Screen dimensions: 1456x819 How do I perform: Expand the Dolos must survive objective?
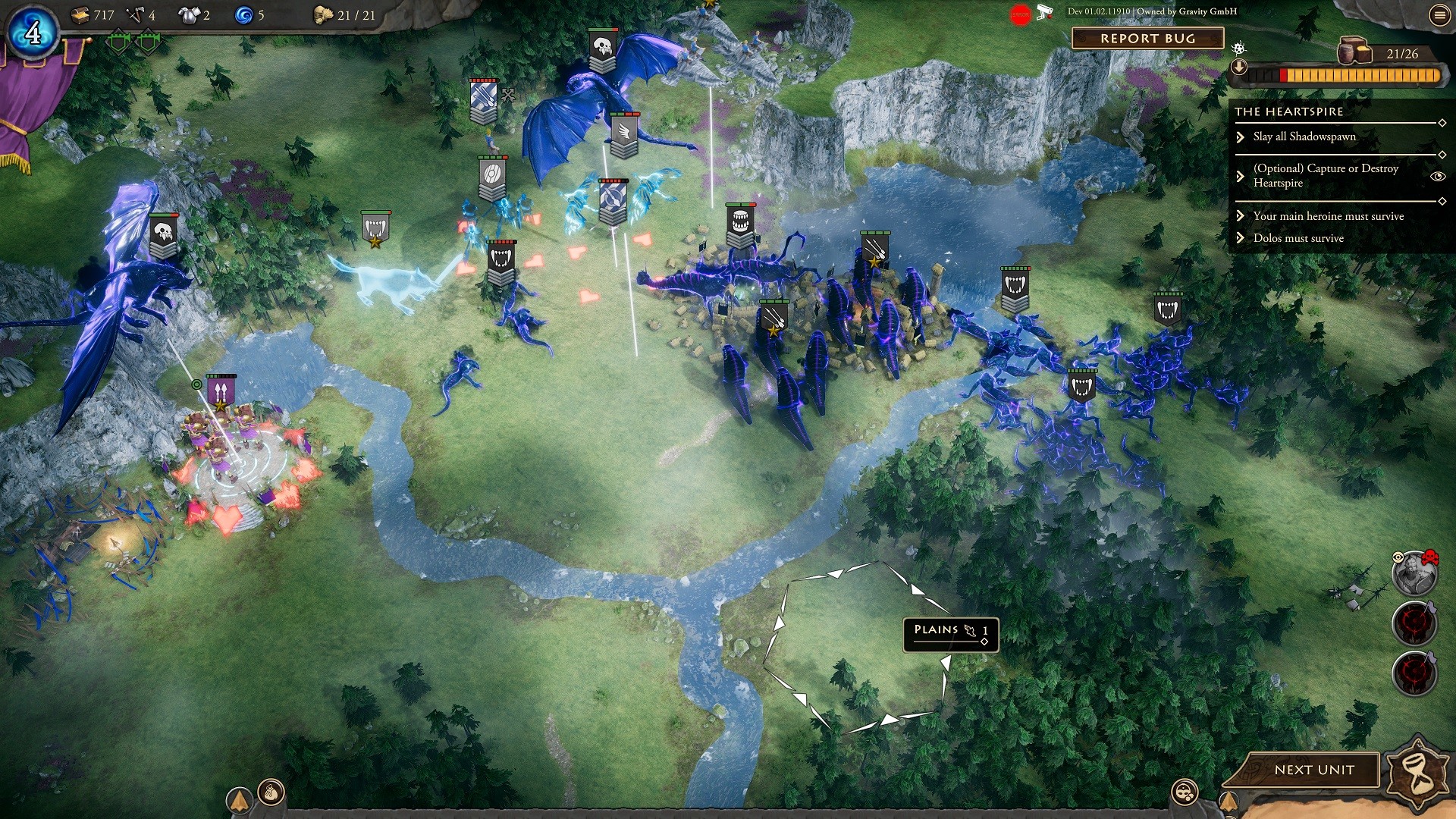click(x=1241, y=237)
